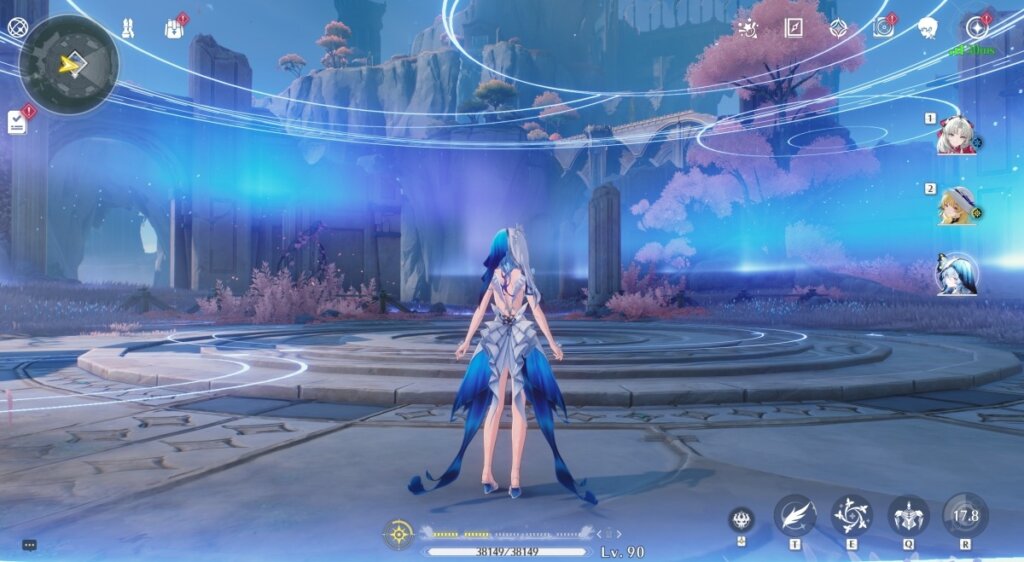Open the sparkle events icon
The width and height of the screenshot is (1024, 562).
coord(746,28)
